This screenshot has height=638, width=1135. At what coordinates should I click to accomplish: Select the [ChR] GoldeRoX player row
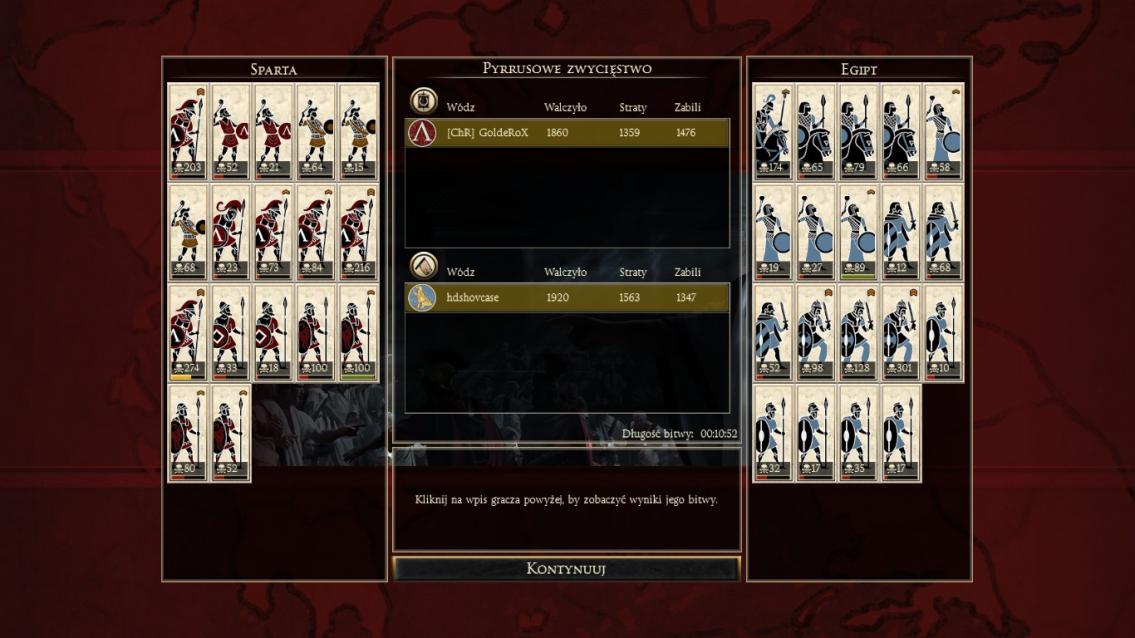click(567, 133)
